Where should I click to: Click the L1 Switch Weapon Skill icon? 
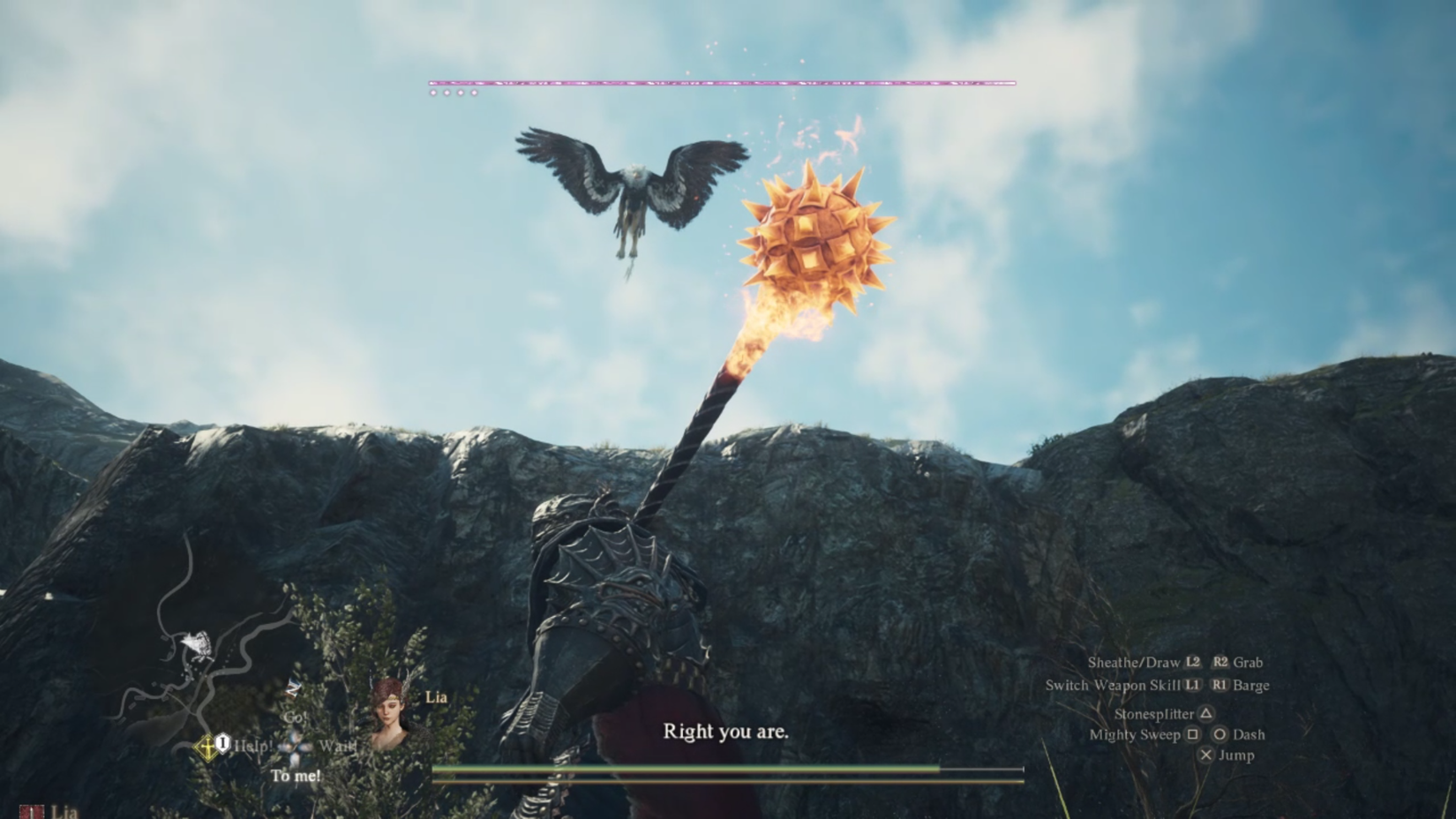point(1192,685)
